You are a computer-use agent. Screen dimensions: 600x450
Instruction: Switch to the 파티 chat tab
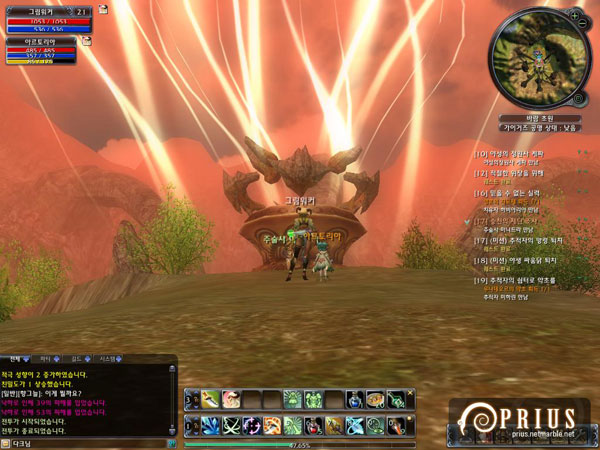(47, 358)
